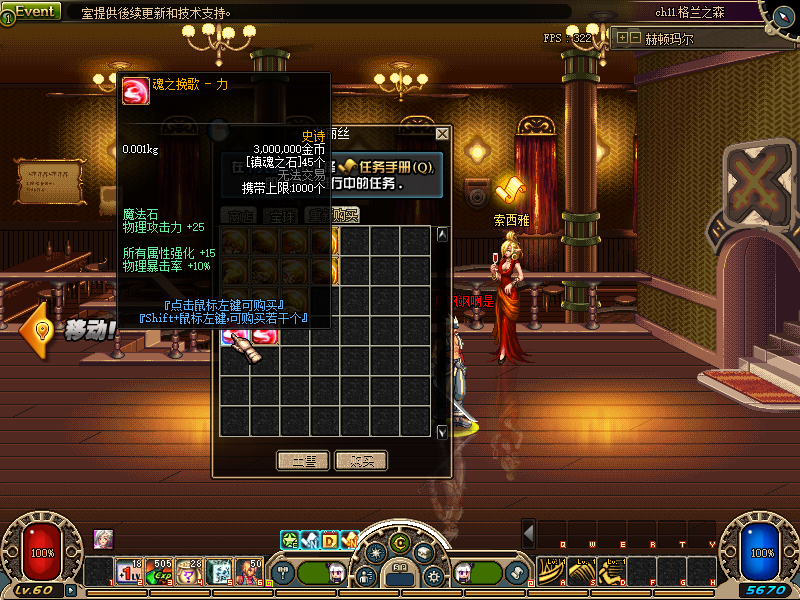Click the white-haired character portrait icon

coord(103,538)
